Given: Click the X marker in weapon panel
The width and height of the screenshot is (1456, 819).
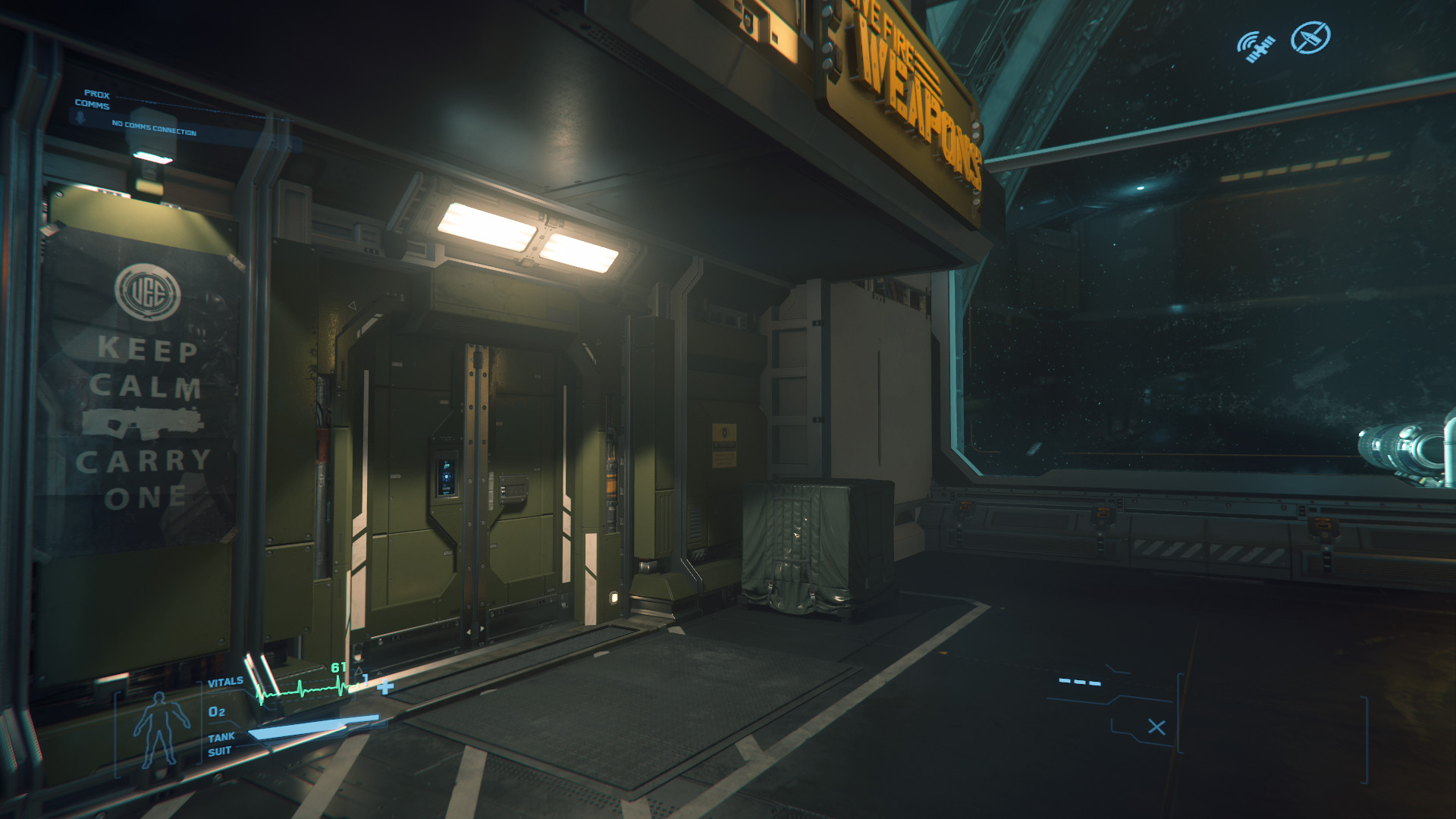Looking at the screenshot, I should pyautogui.click(x=1156, y=727).
